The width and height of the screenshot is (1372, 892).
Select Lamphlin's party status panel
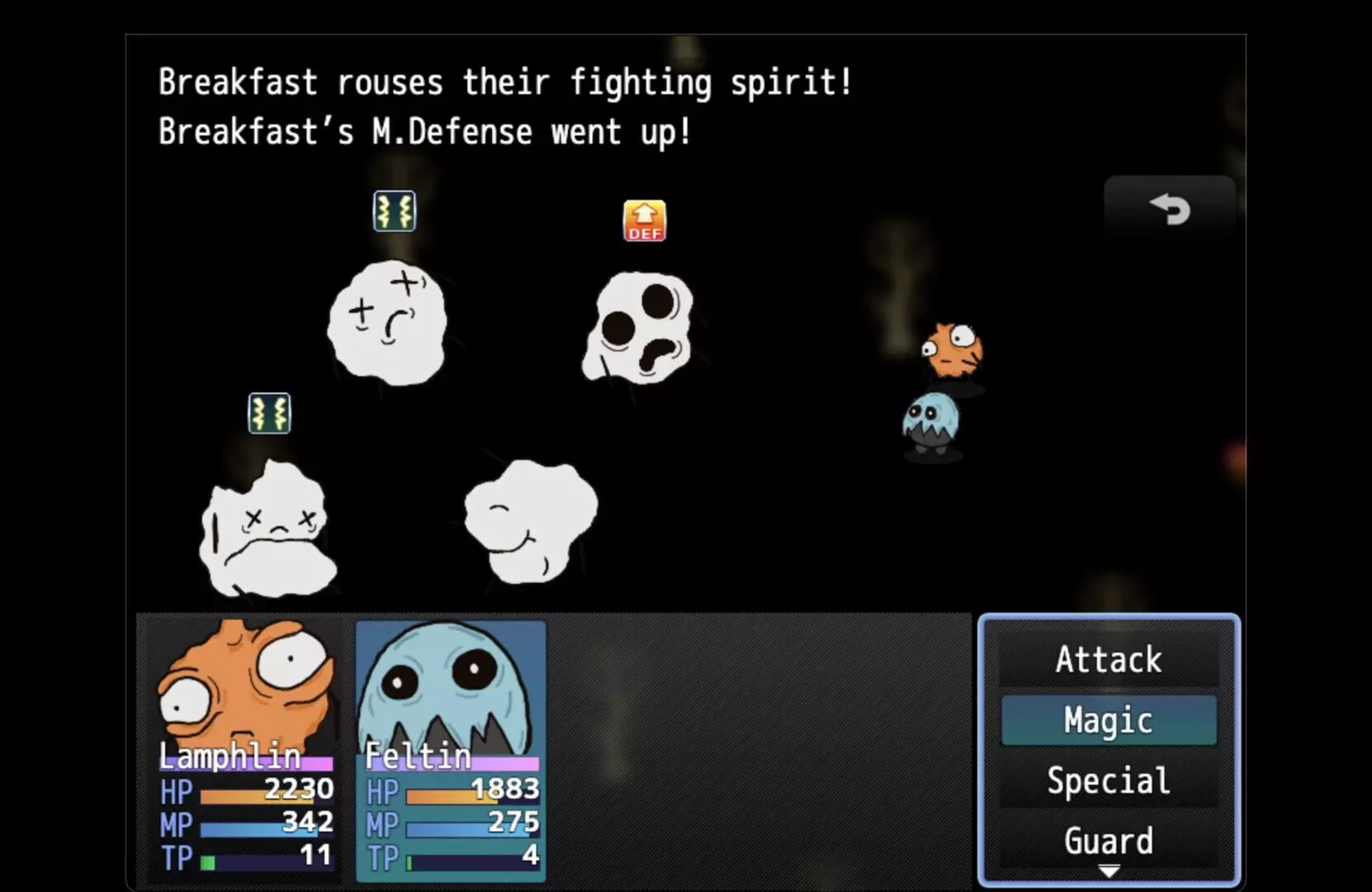point(246,748)
